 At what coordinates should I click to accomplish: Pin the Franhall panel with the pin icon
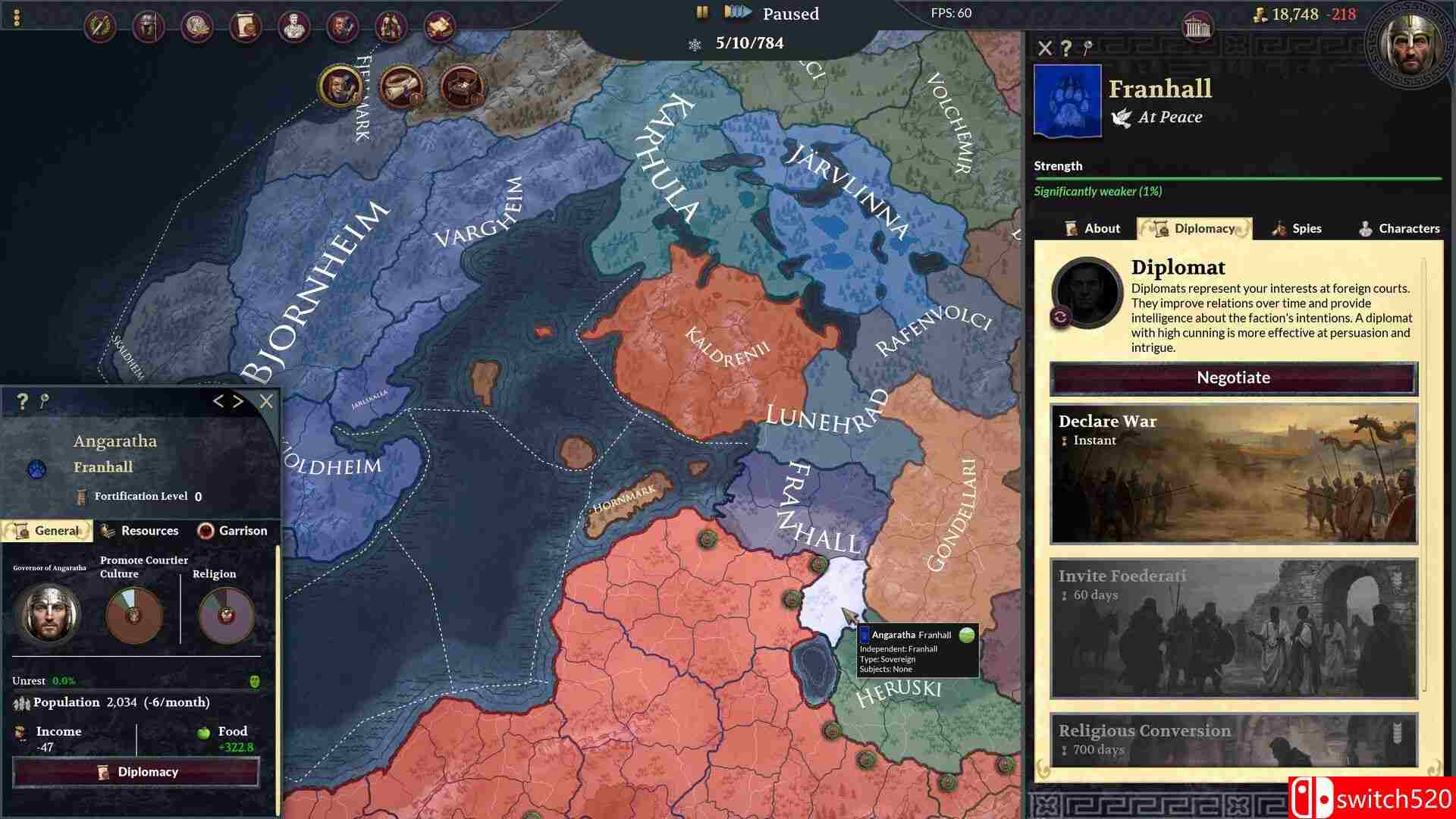(x=1087, y=48)
